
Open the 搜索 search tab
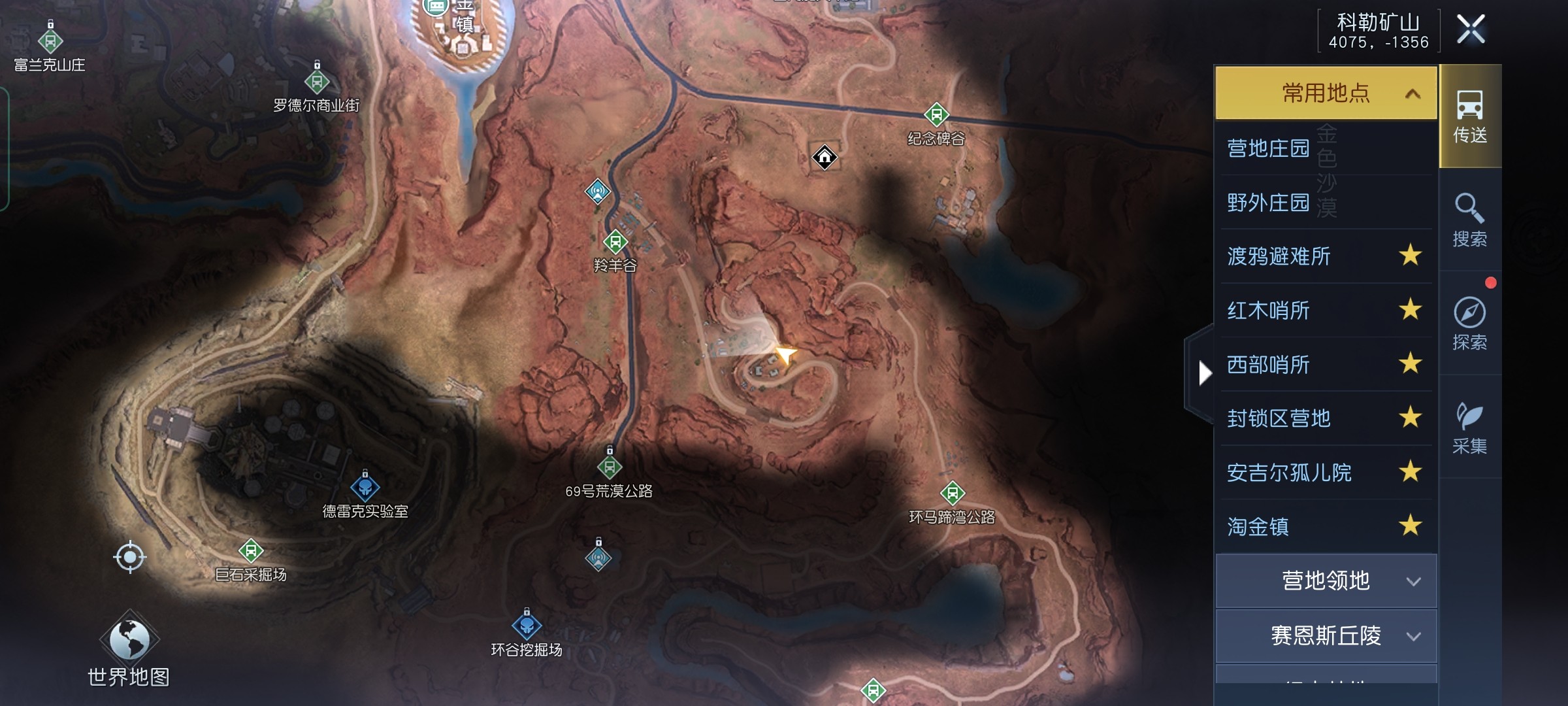pyautogui.click(x=1470, y=220)
